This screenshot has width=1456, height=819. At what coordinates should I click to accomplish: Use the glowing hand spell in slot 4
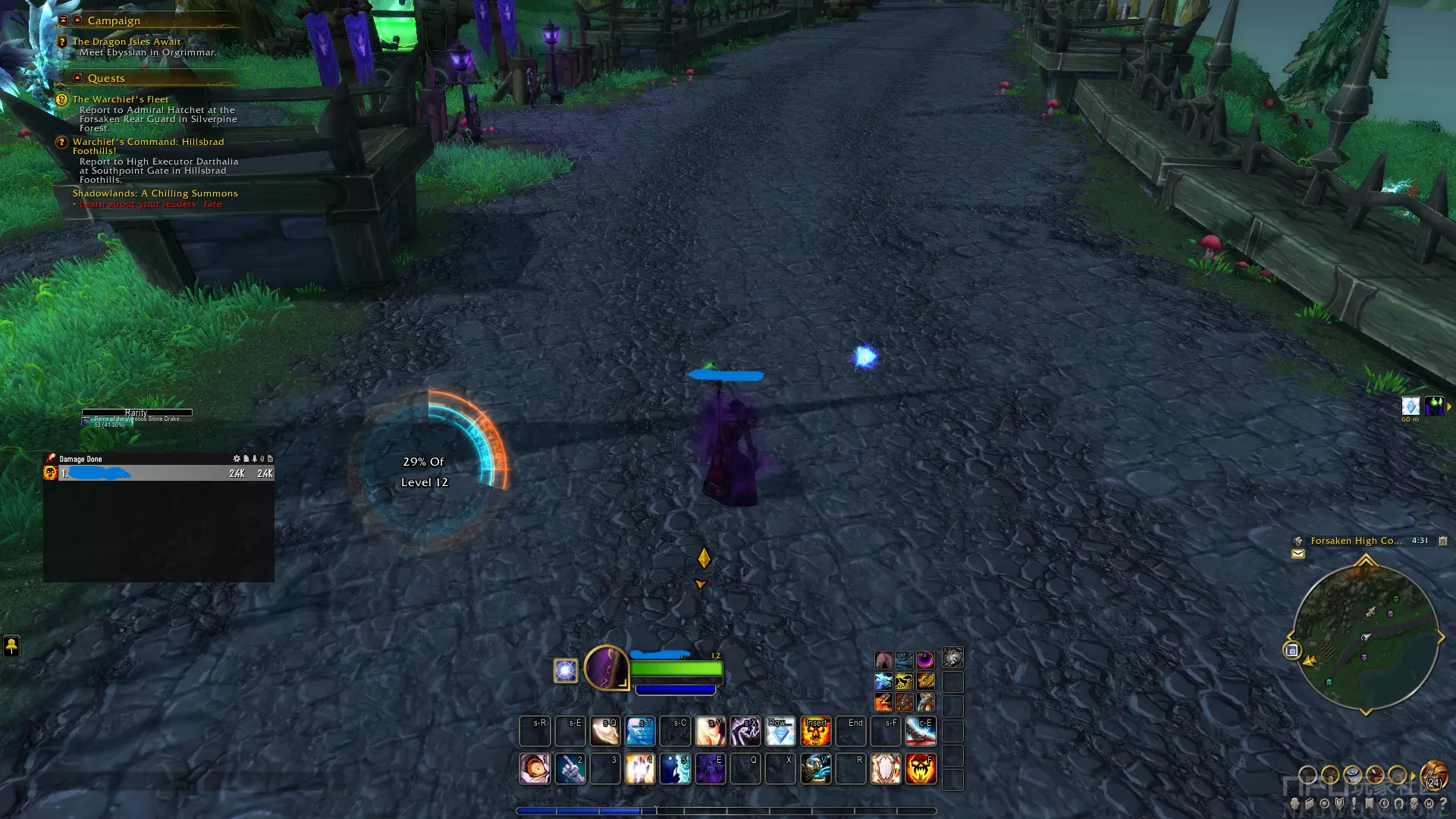640,768
